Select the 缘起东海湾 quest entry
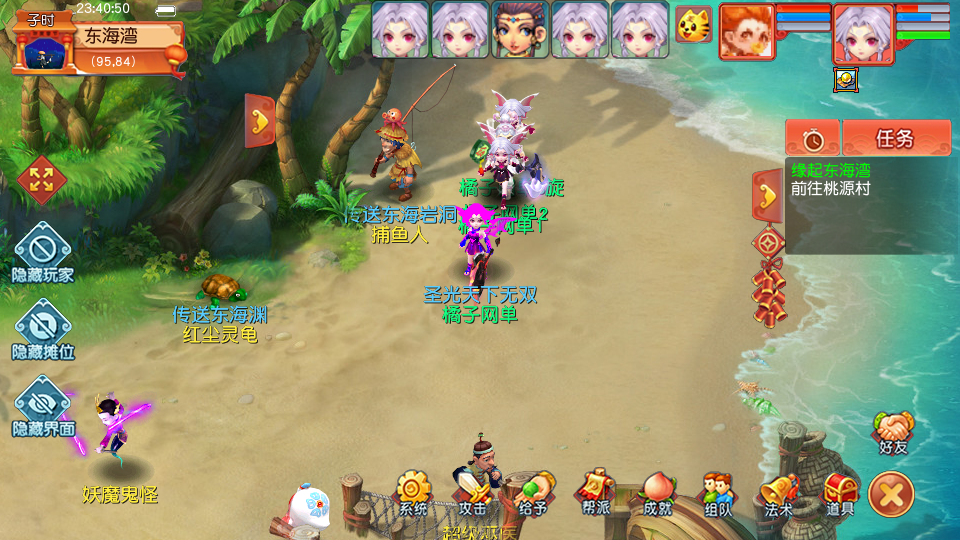This screenshot has width=960, height=540. 830,171
